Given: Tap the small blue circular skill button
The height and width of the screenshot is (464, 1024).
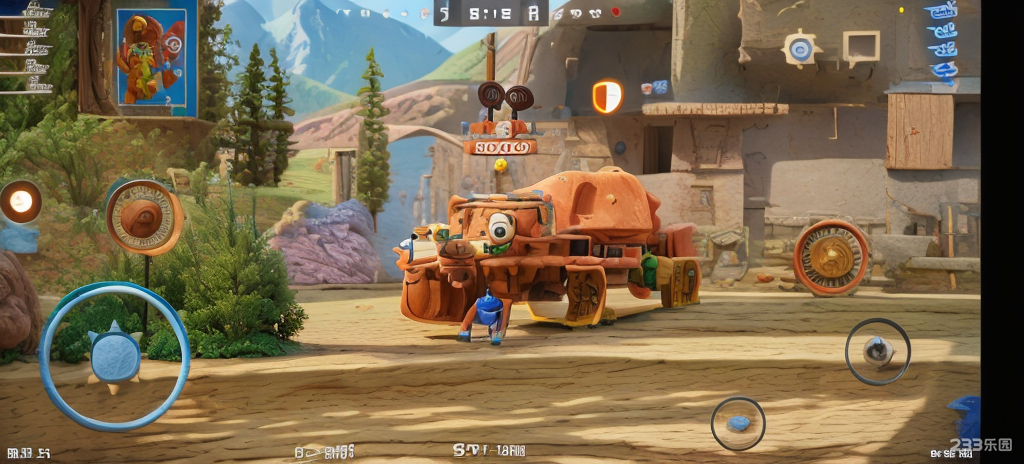Looking at the screenshot, I should pyautogui.click(x=738, y=423).
